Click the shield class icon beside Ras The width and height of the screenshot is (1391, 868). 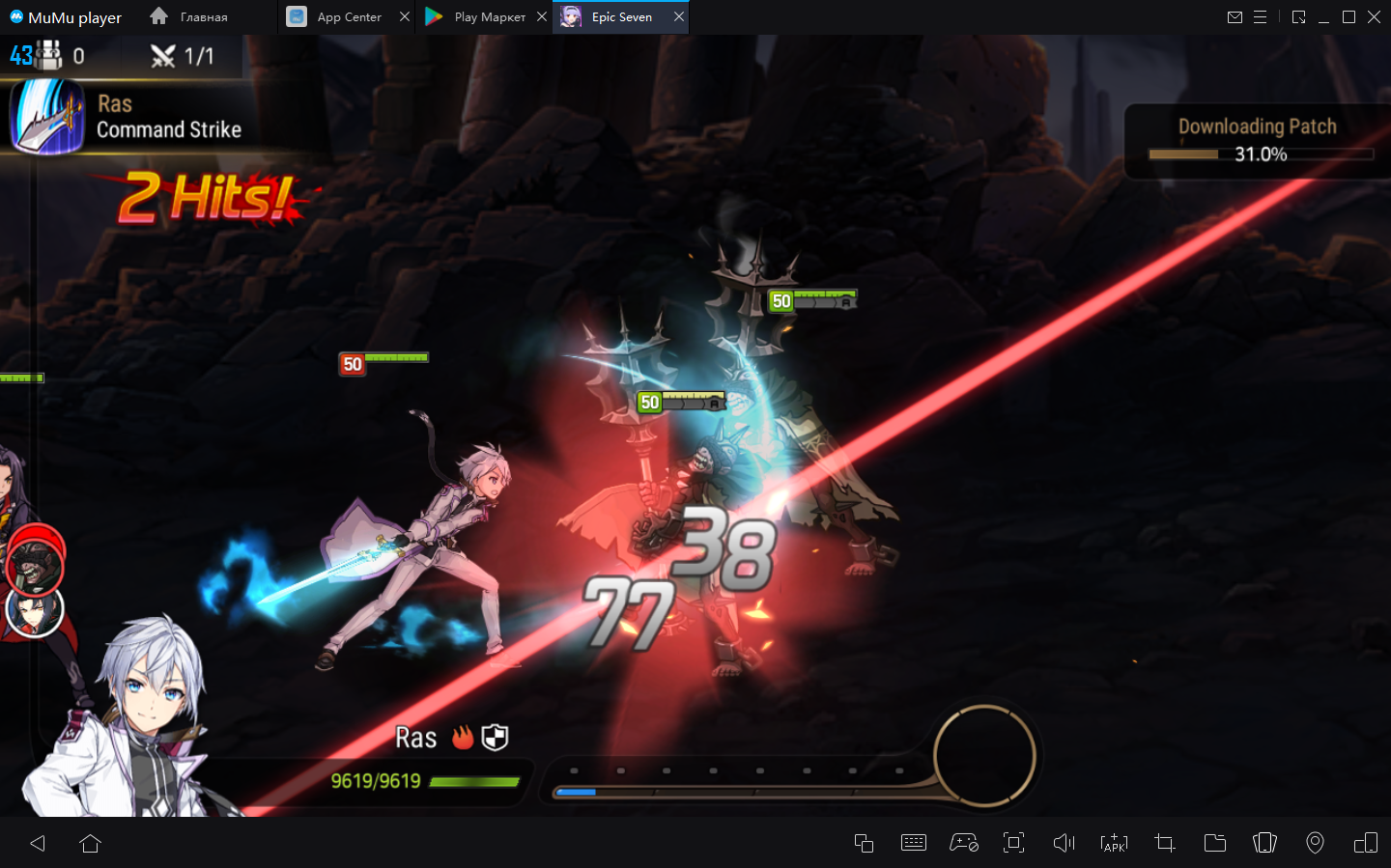point(495,738)
